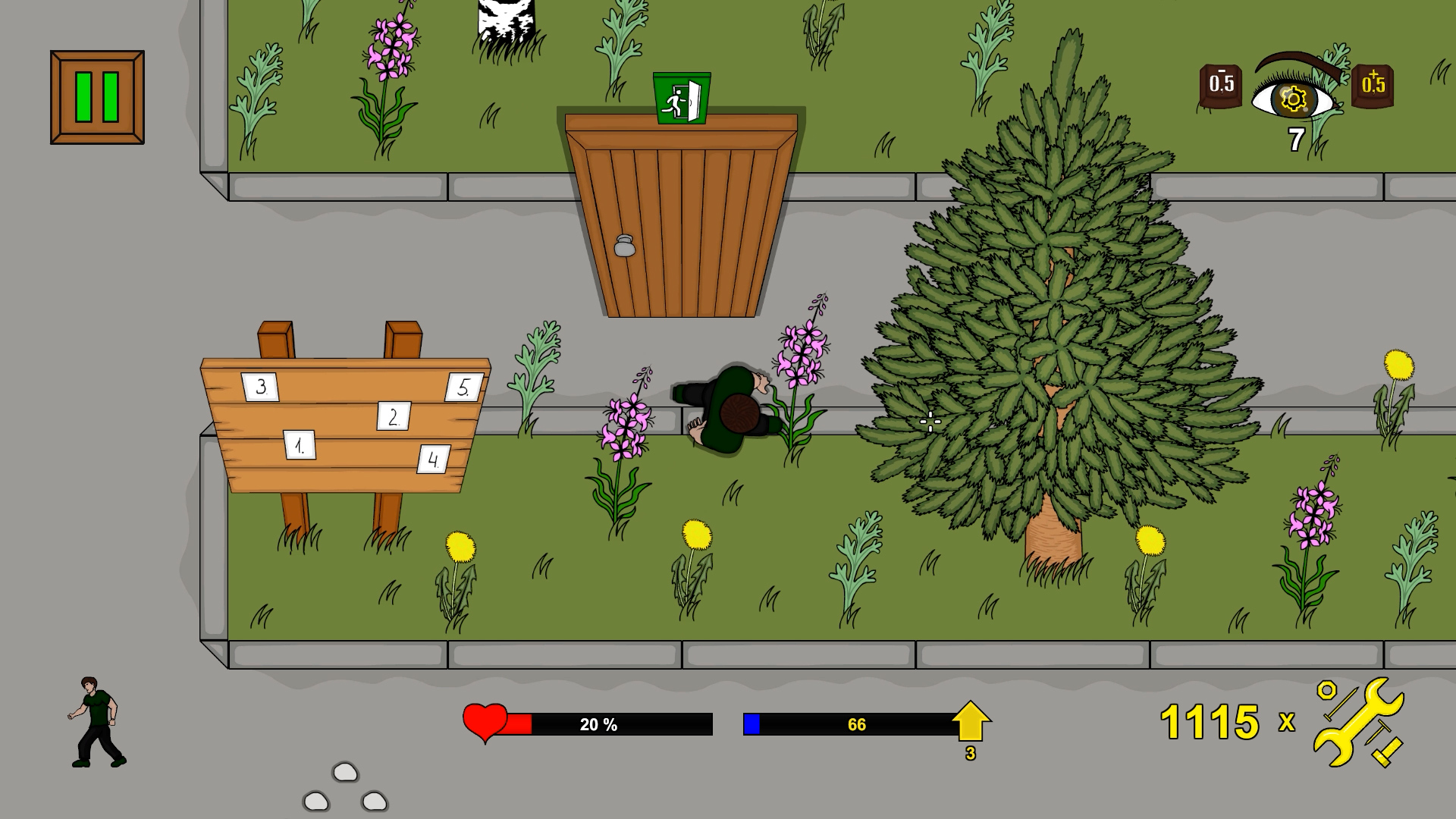Toggle the minus 0.5 wooden key

point(1221,87)
